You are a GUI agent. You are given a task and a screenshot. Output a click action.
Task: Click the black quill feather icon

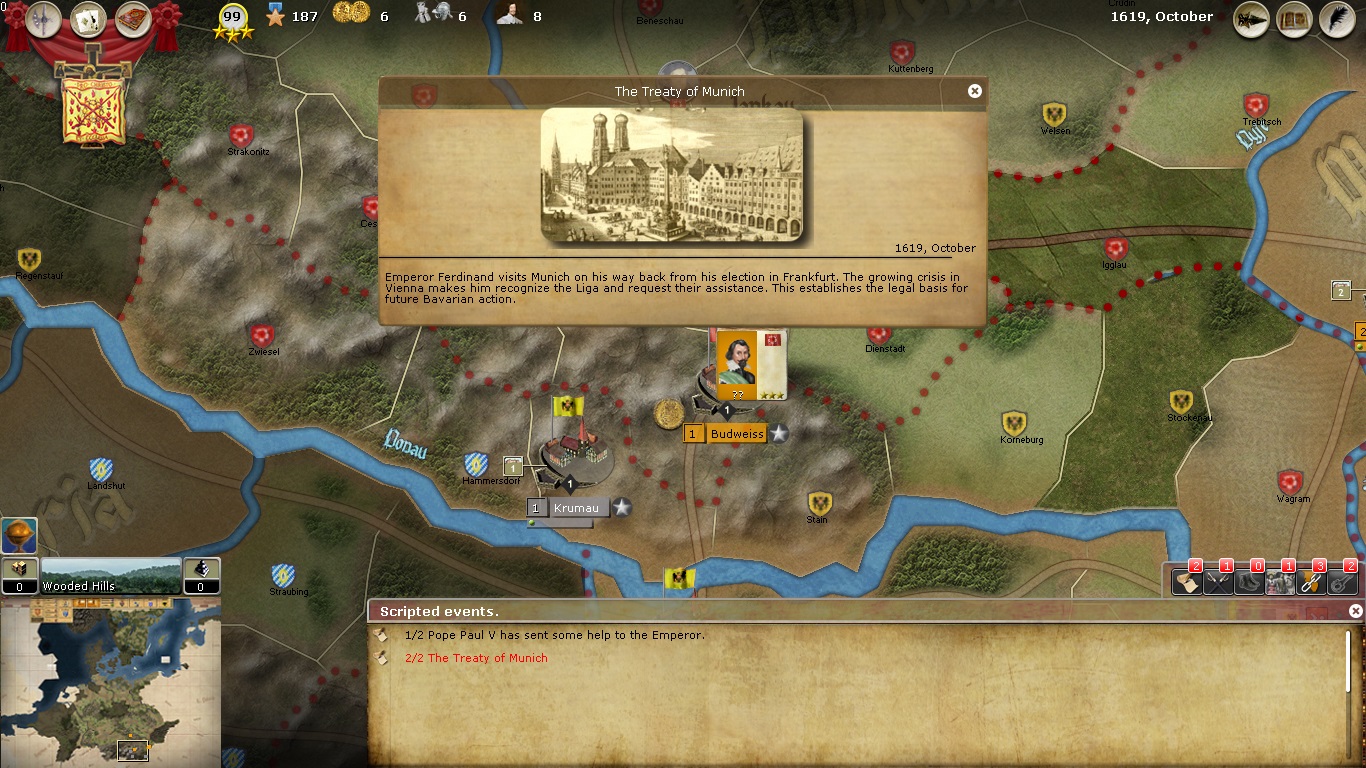[1339, 20]
